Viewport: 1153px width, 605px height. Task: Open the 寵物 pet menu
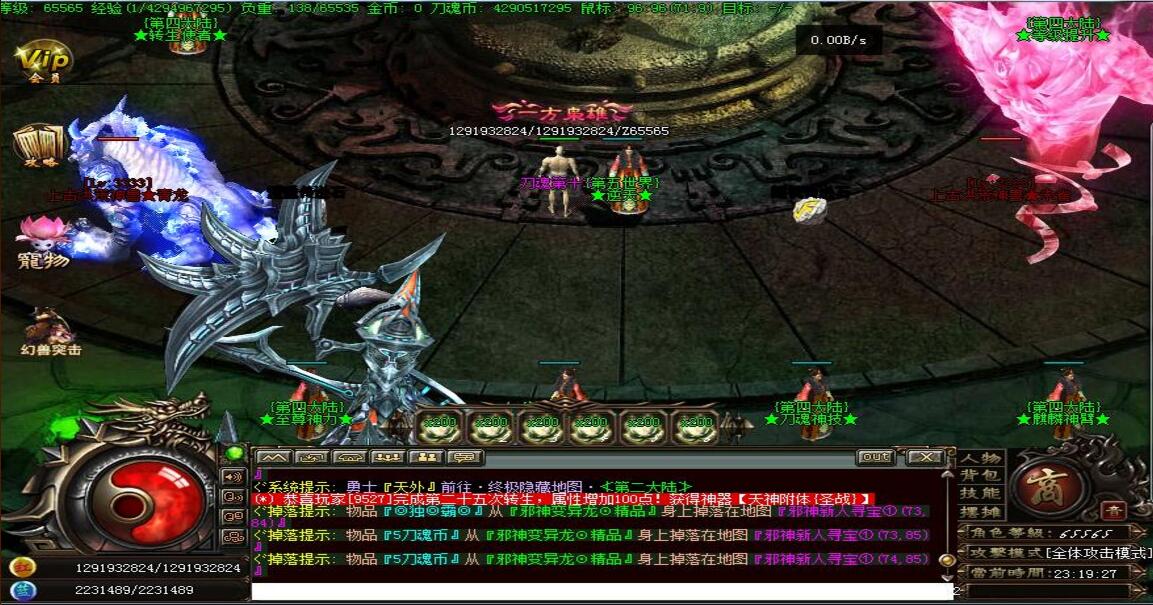click(43, 240)
